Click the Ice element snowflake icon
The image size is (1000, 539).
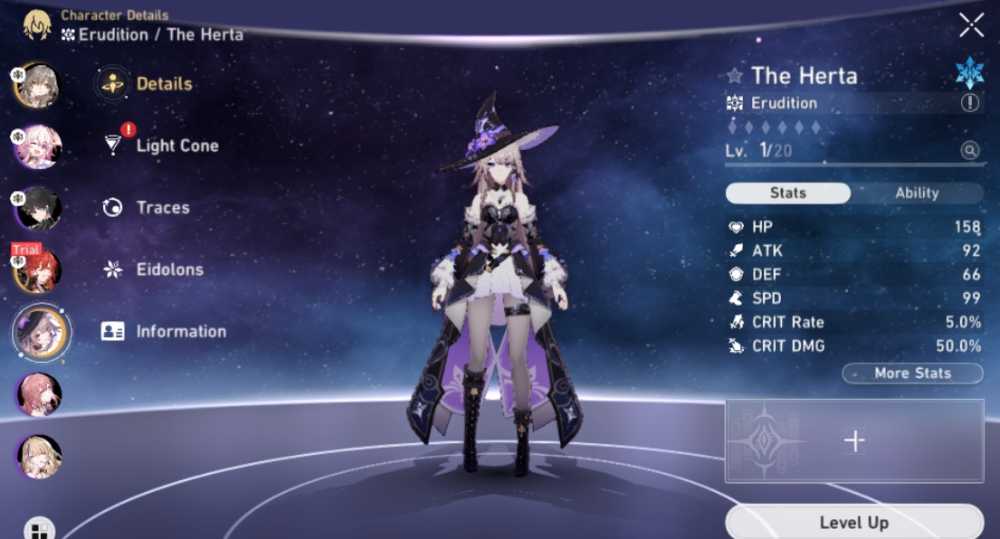point(969,73)
